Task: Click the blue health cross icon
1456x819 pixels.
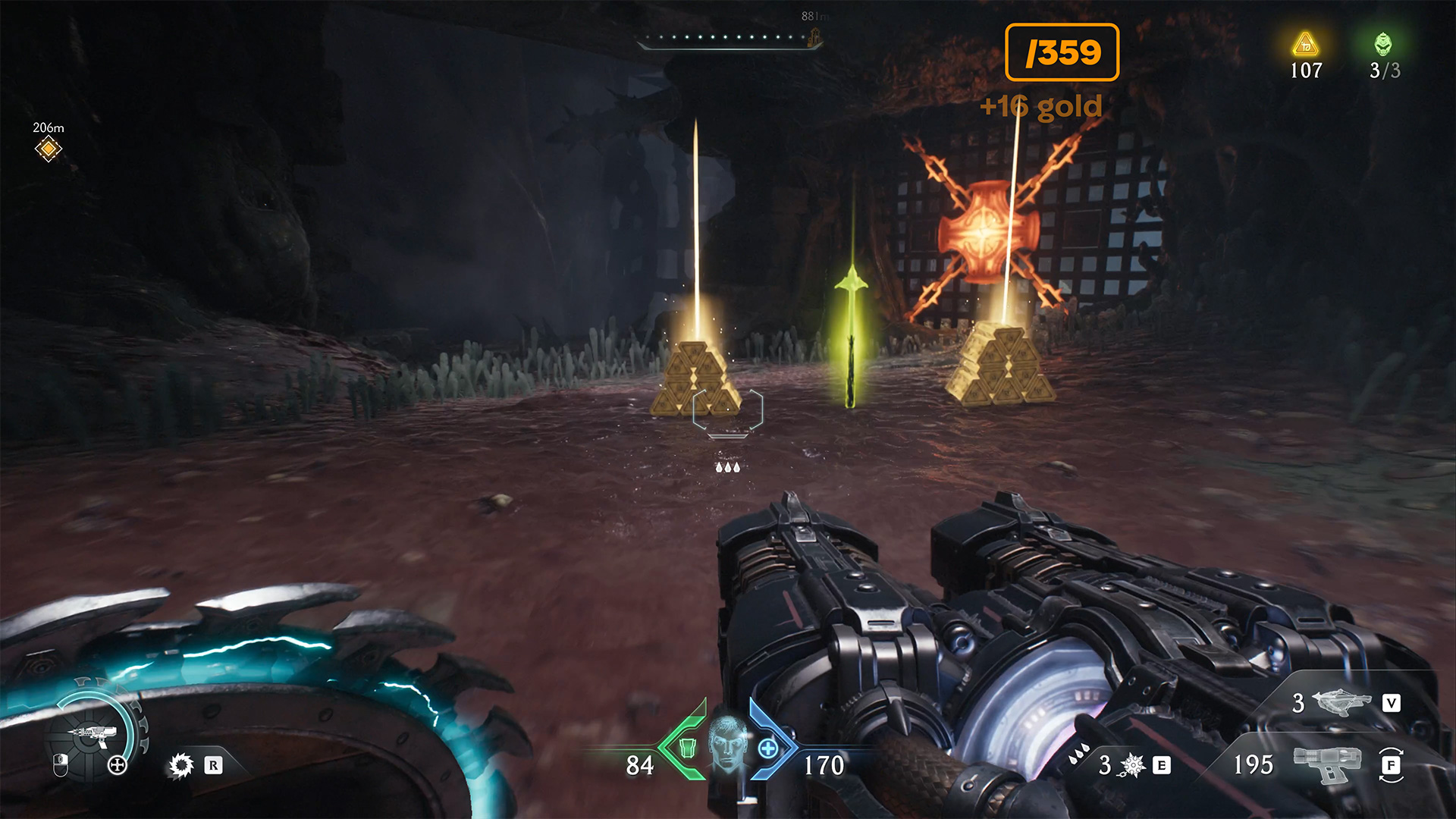Action: coord(768,748)
